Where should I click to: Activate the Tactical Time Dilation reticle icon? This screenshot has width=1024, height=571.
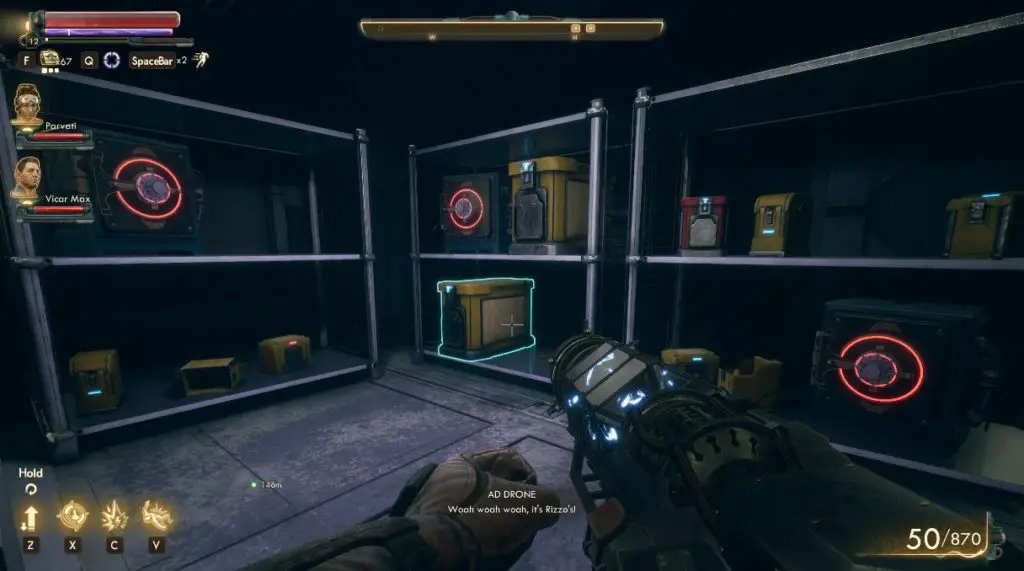(x=111, y=60)
